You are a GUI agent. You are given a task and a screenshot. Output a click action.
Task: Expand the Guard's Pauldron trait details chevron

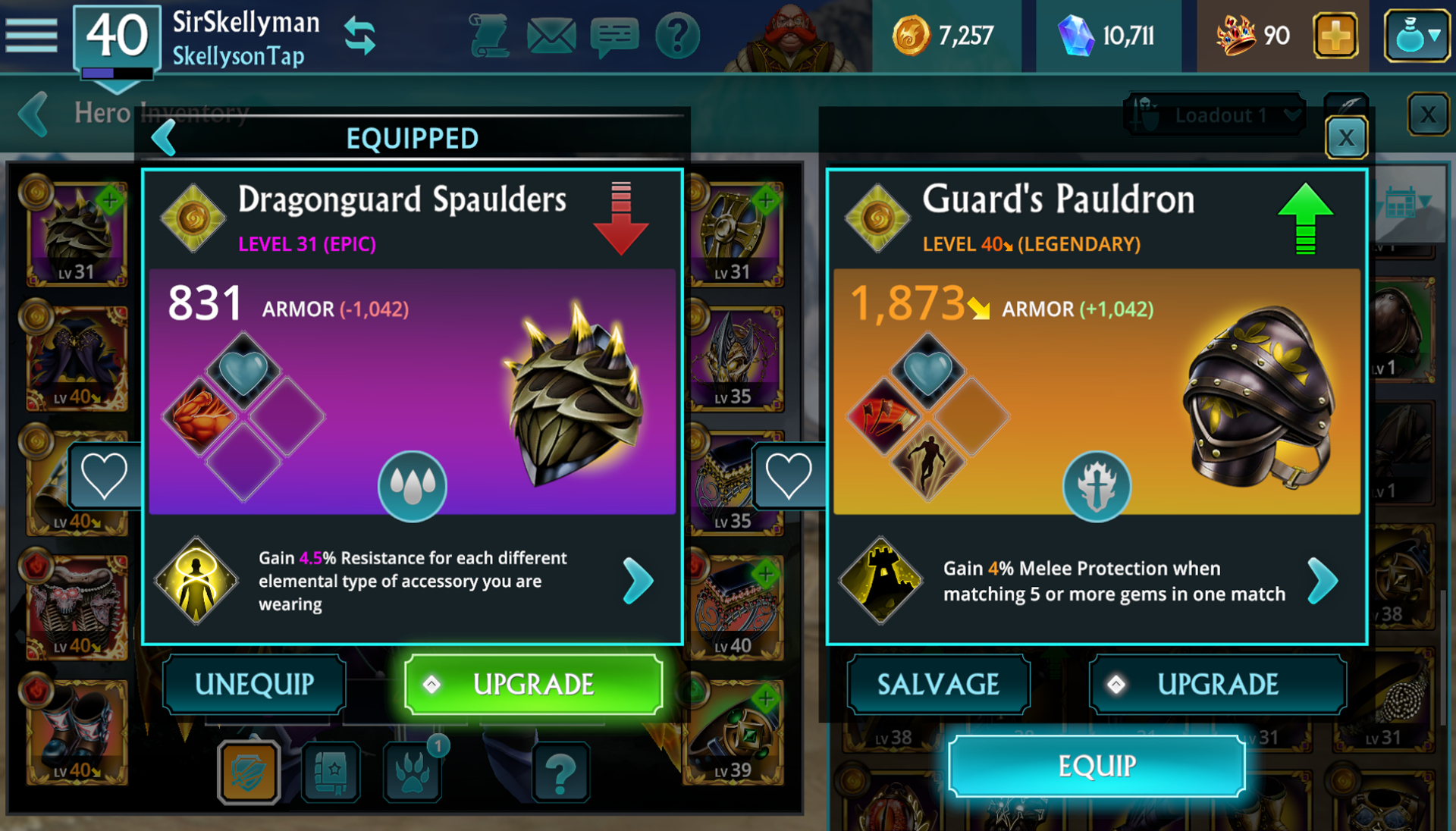(1323, 581)
